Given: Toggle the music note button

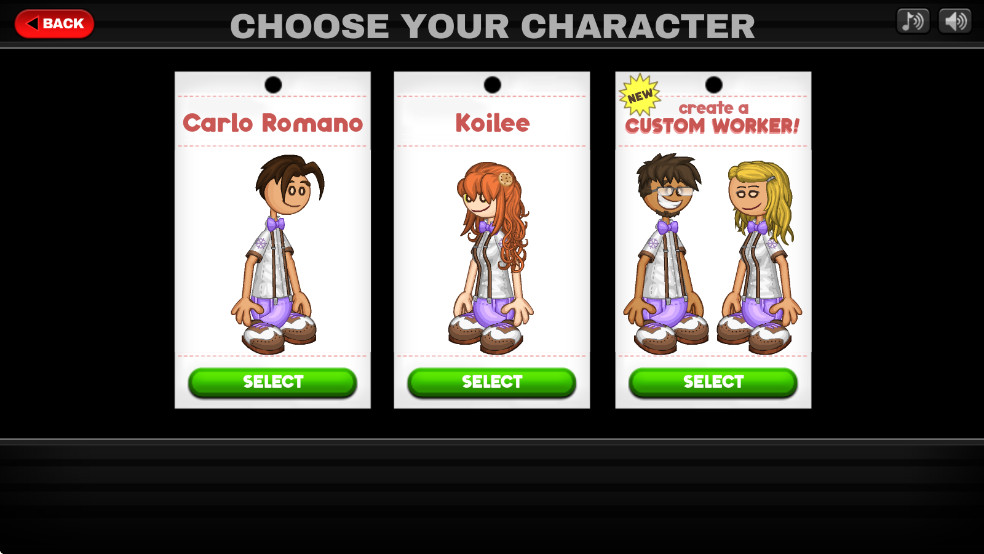Looking at the screenshot, I should click(x=912, y=21).
